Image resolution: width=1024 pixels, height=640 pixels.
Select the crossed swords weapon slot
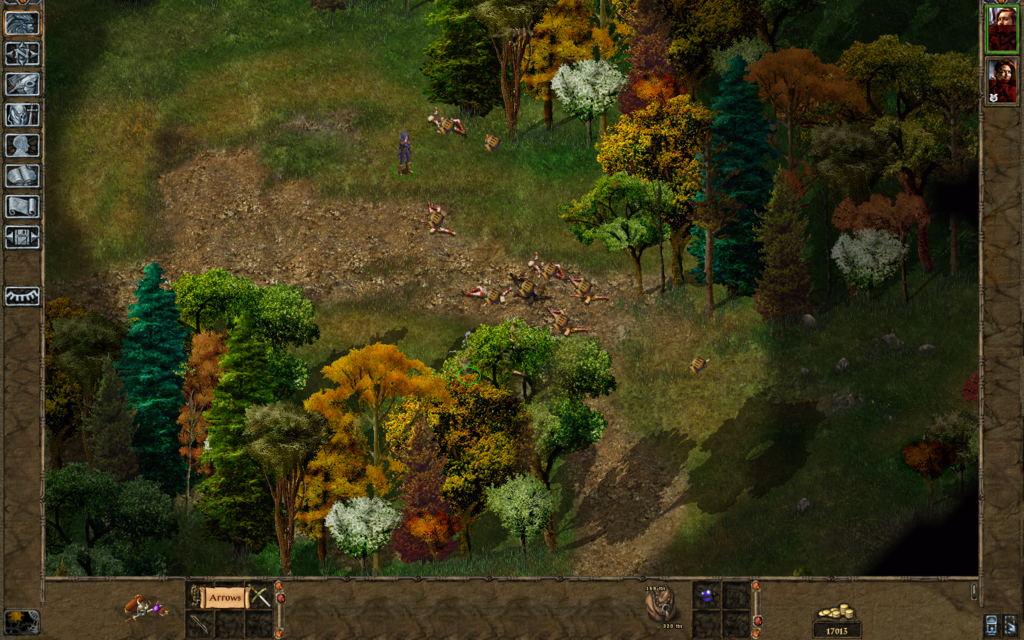pos(260,597)
